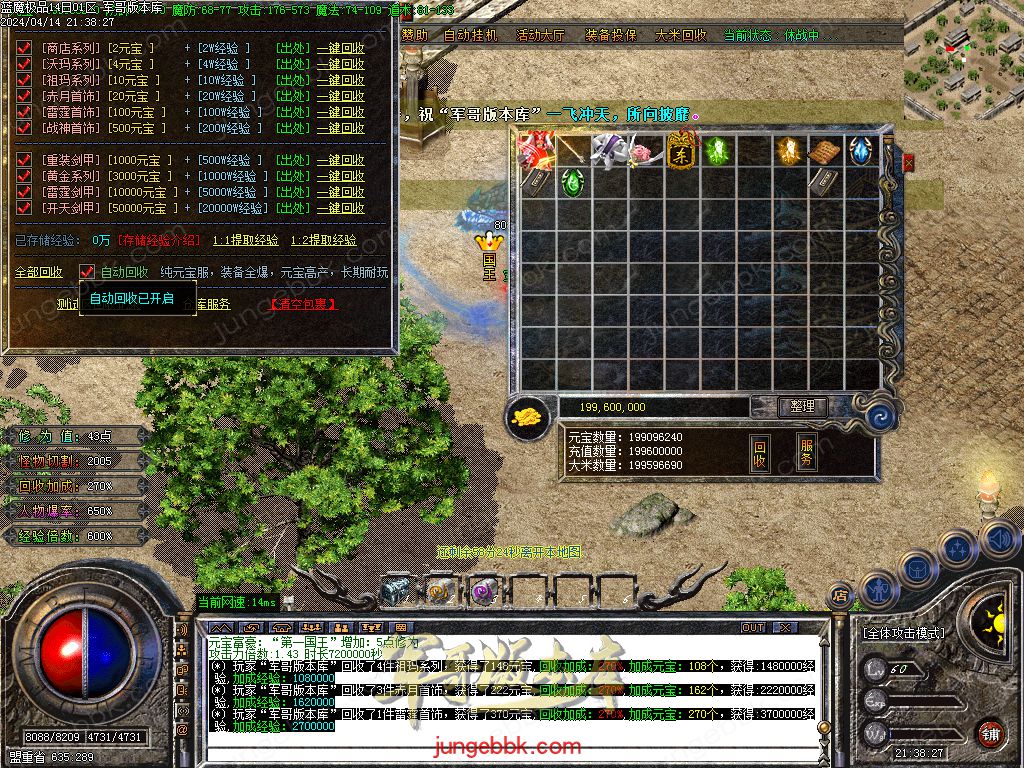Open the 装备投保 top menu
This screenshot has width=1024, height=768.
pyautogui.click(x=610, y=35)
